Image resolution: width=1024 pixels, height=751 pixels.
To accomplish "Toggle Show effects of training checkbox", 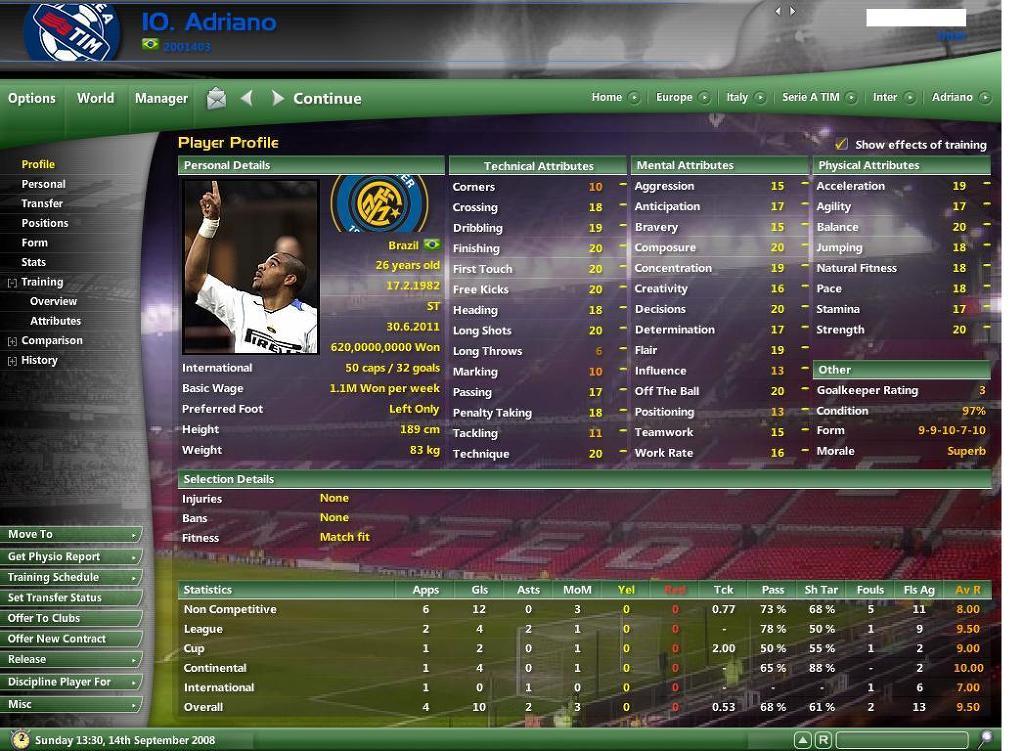I will [x=841, y=144].
